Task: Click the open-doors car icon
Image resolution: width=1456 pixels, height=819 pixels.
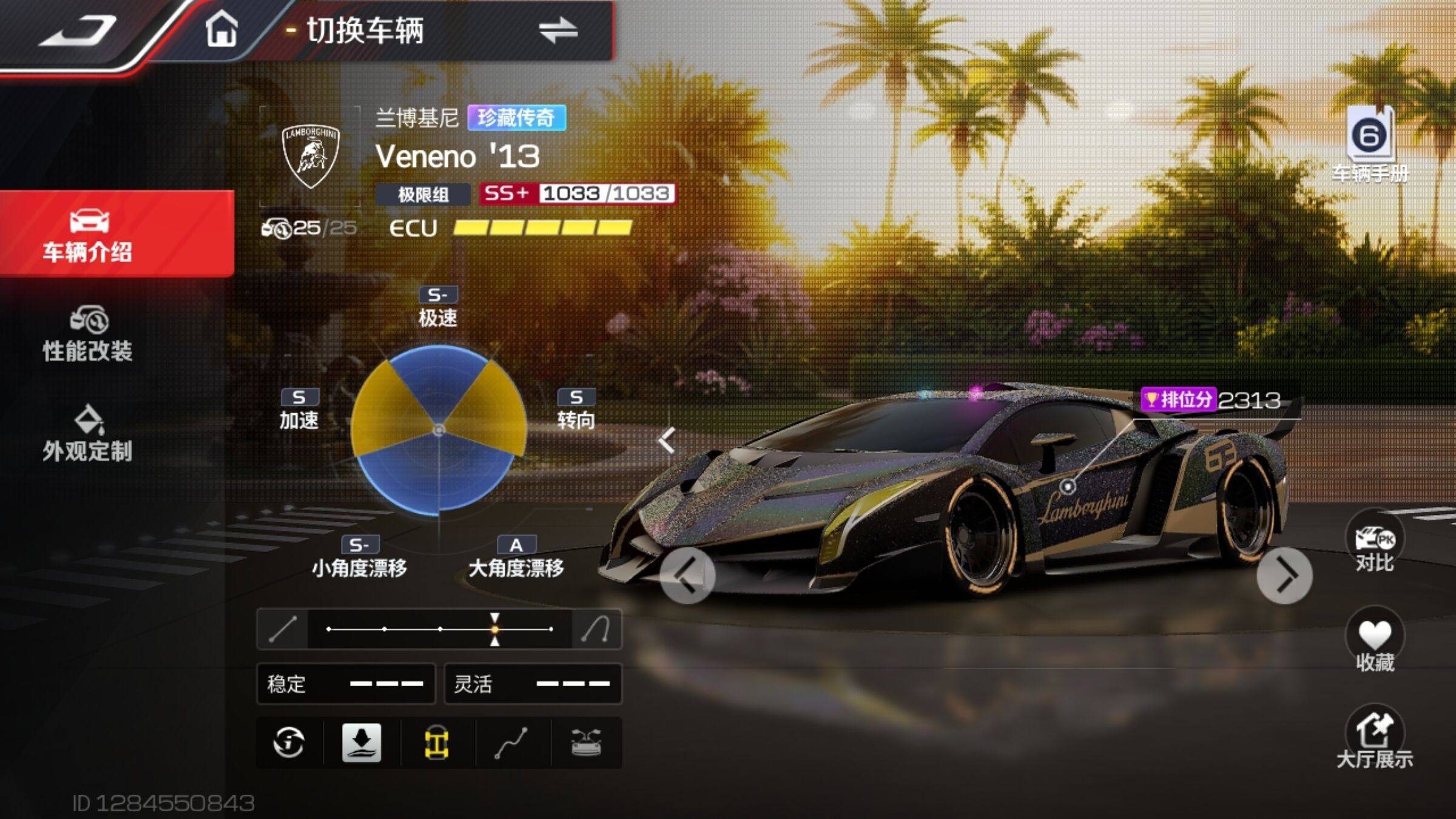Action: pyautogui.click(x=586, y=743)
